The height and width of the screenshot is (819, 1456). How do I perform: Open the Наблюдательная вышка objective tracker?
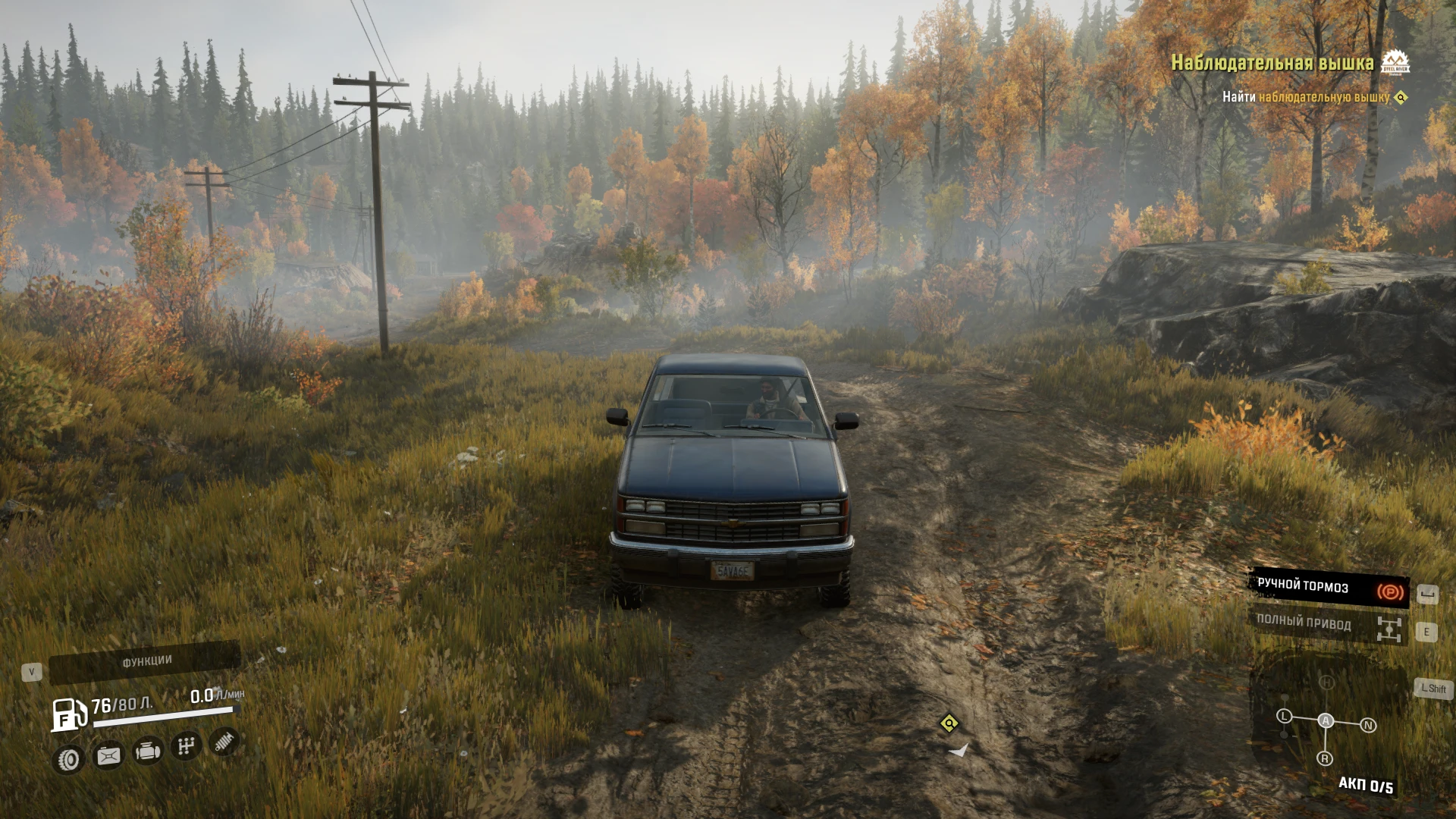1272,63
